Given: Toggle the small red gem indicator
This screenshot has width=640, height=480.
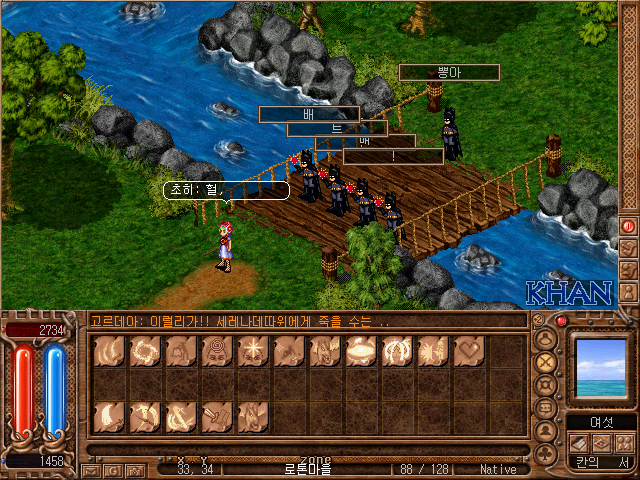Looking at the screenshot, I should (561, 321).
